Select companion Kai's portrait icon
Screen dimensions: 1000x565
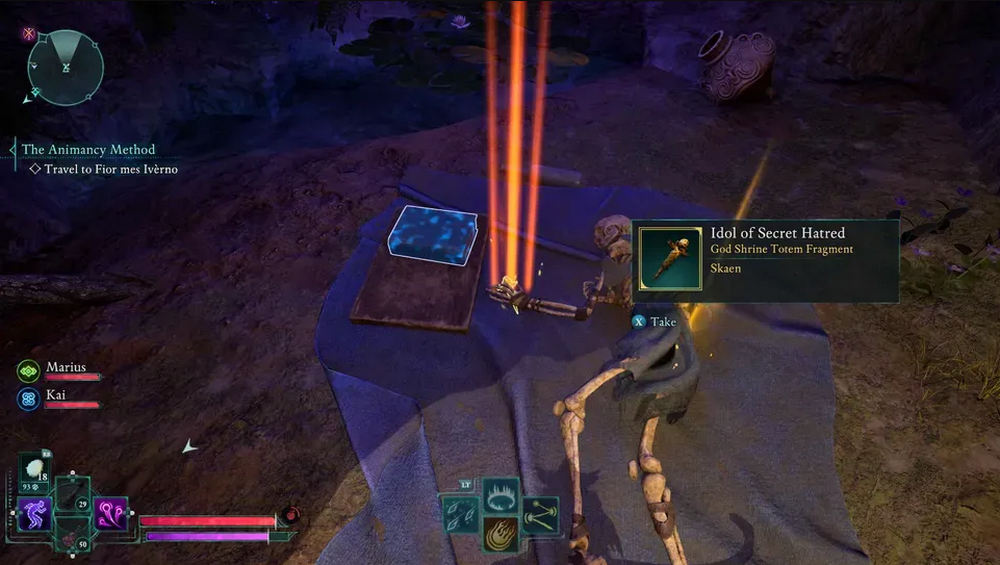pos(28,399)
